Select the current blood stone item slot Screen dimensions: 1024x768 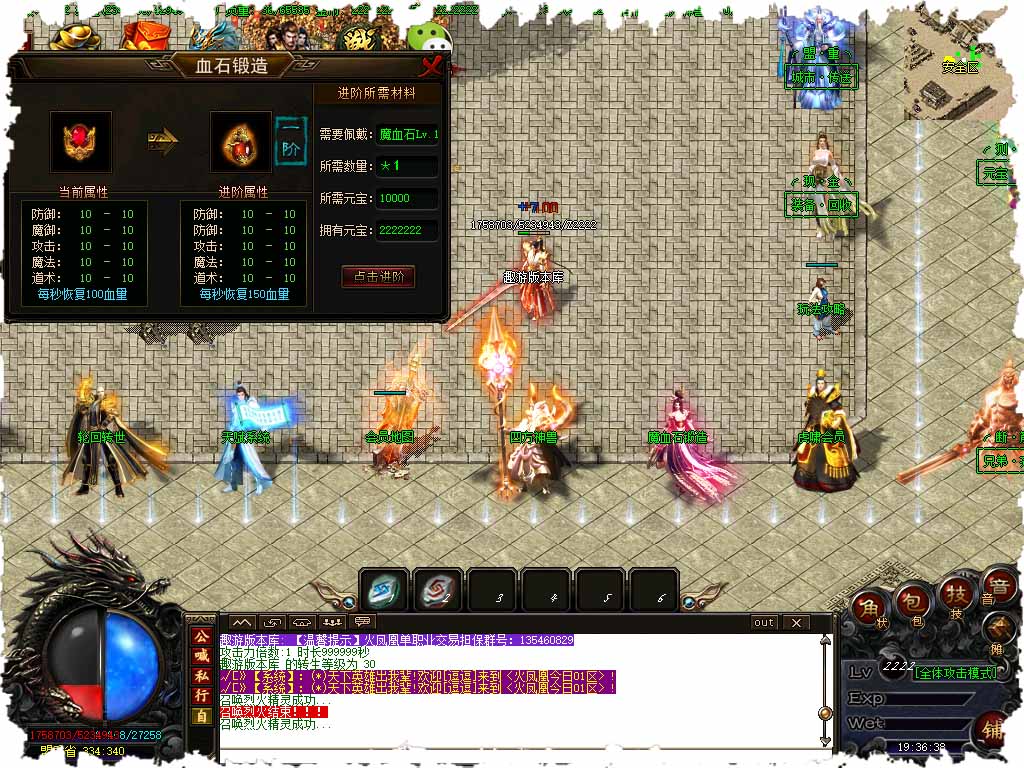[x=81, y=142]
